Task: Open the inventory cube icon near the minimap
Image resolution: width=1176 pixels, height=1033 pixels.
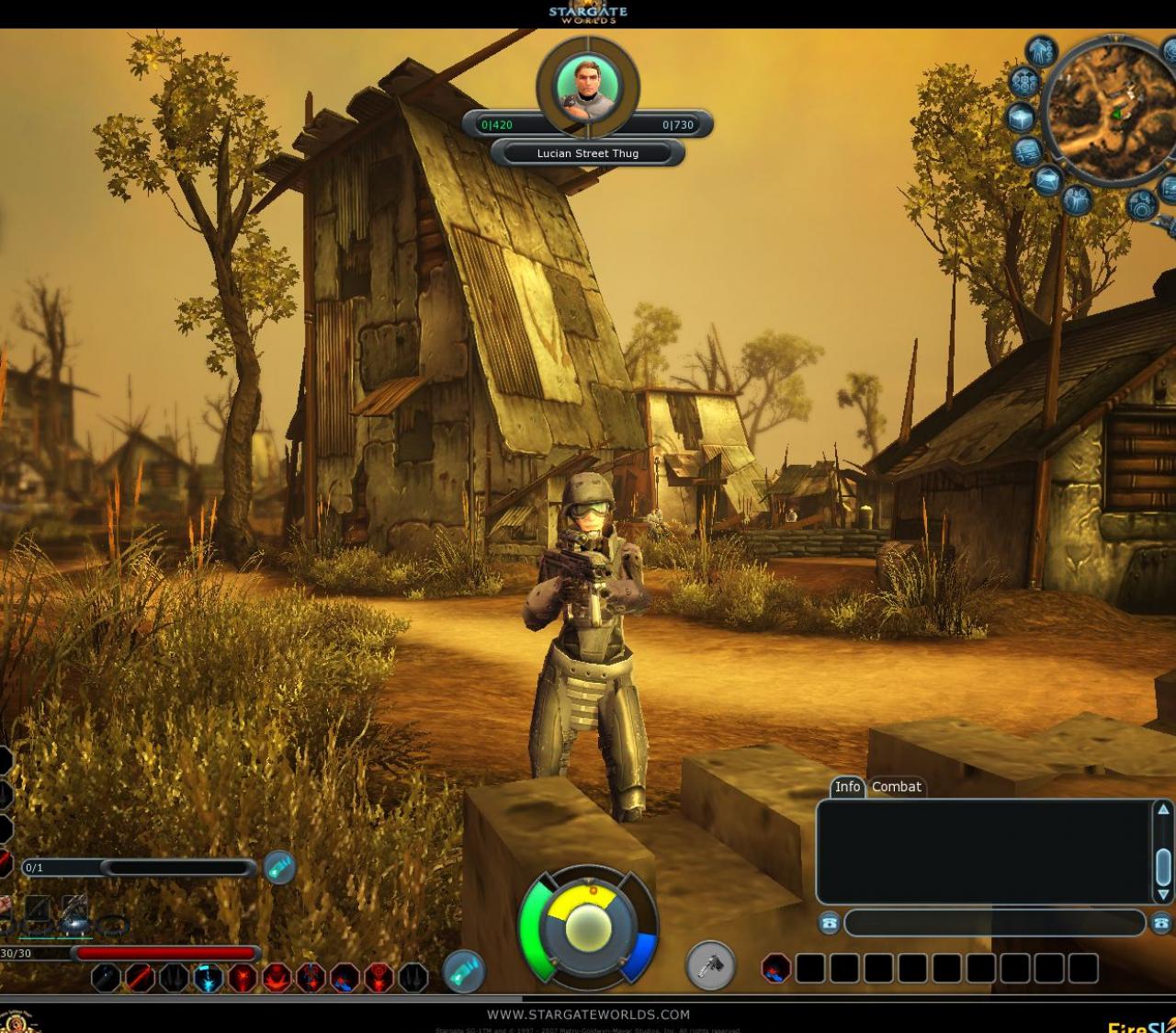Action: tap(1023, 118)
